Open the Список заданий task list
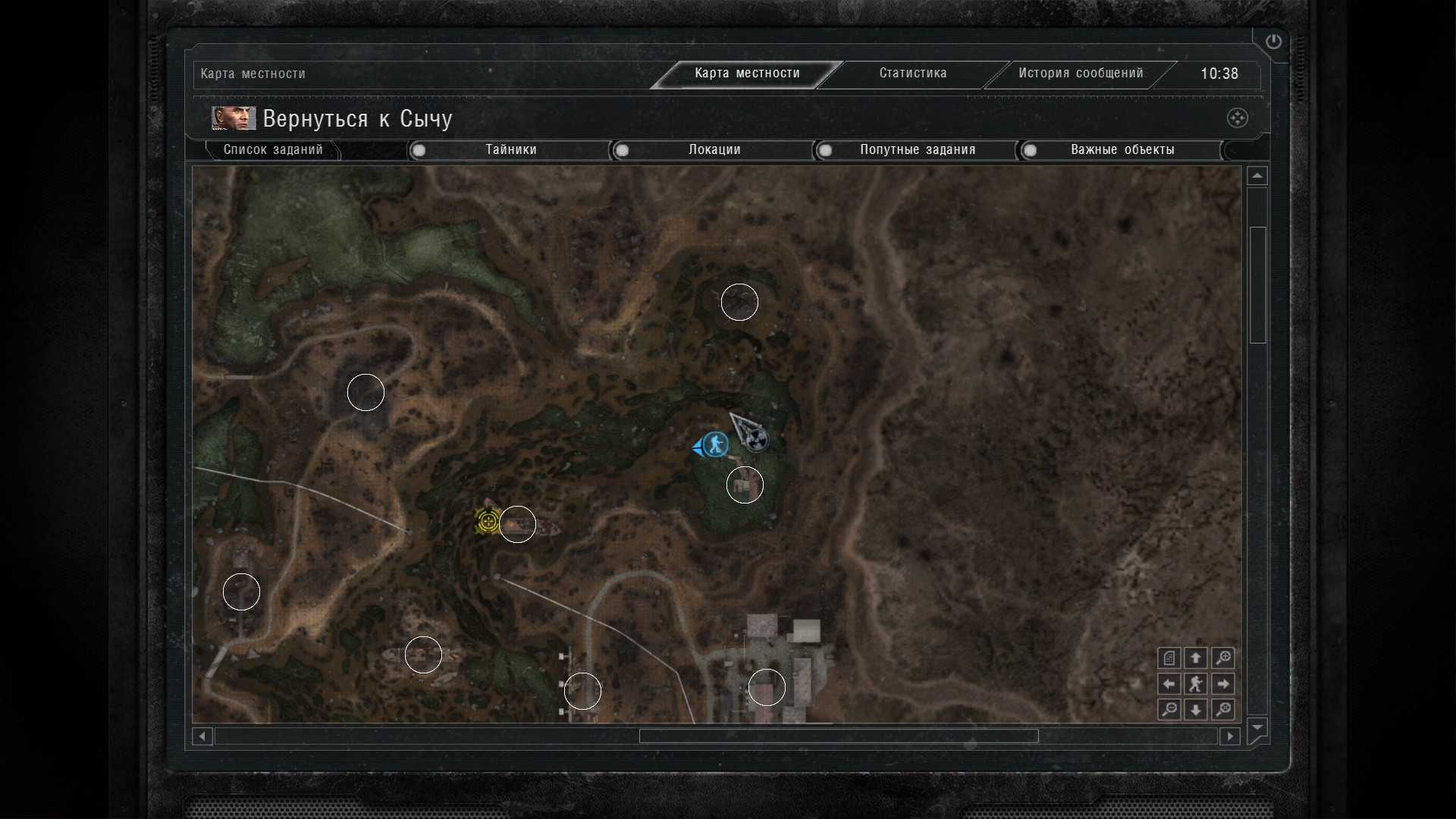Image resolution: width=1456 pixels, height=819 pixels. [273, 150]
